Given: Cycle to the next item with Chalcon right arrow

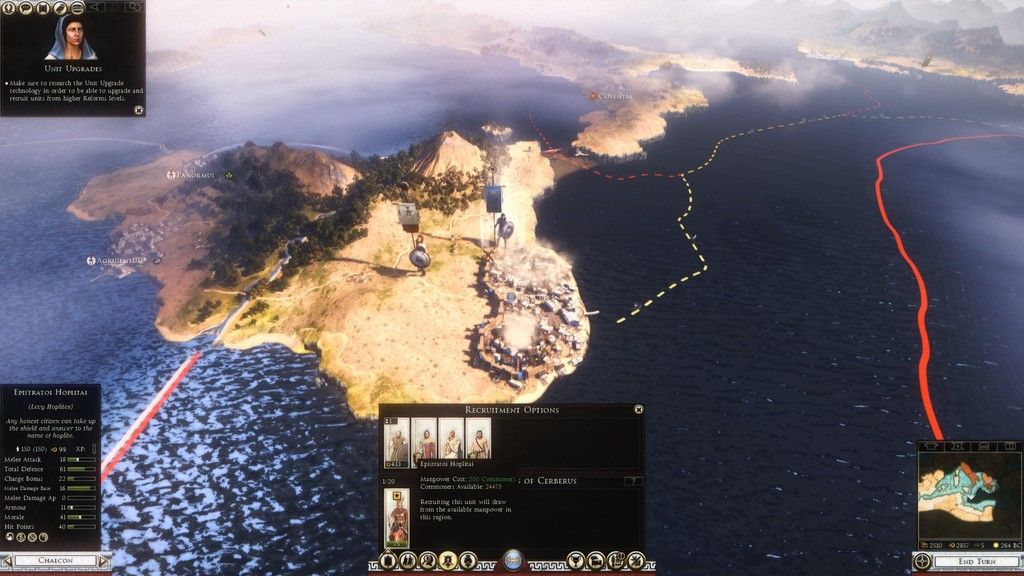Looking at the screenshot, I should pos(104,561).
